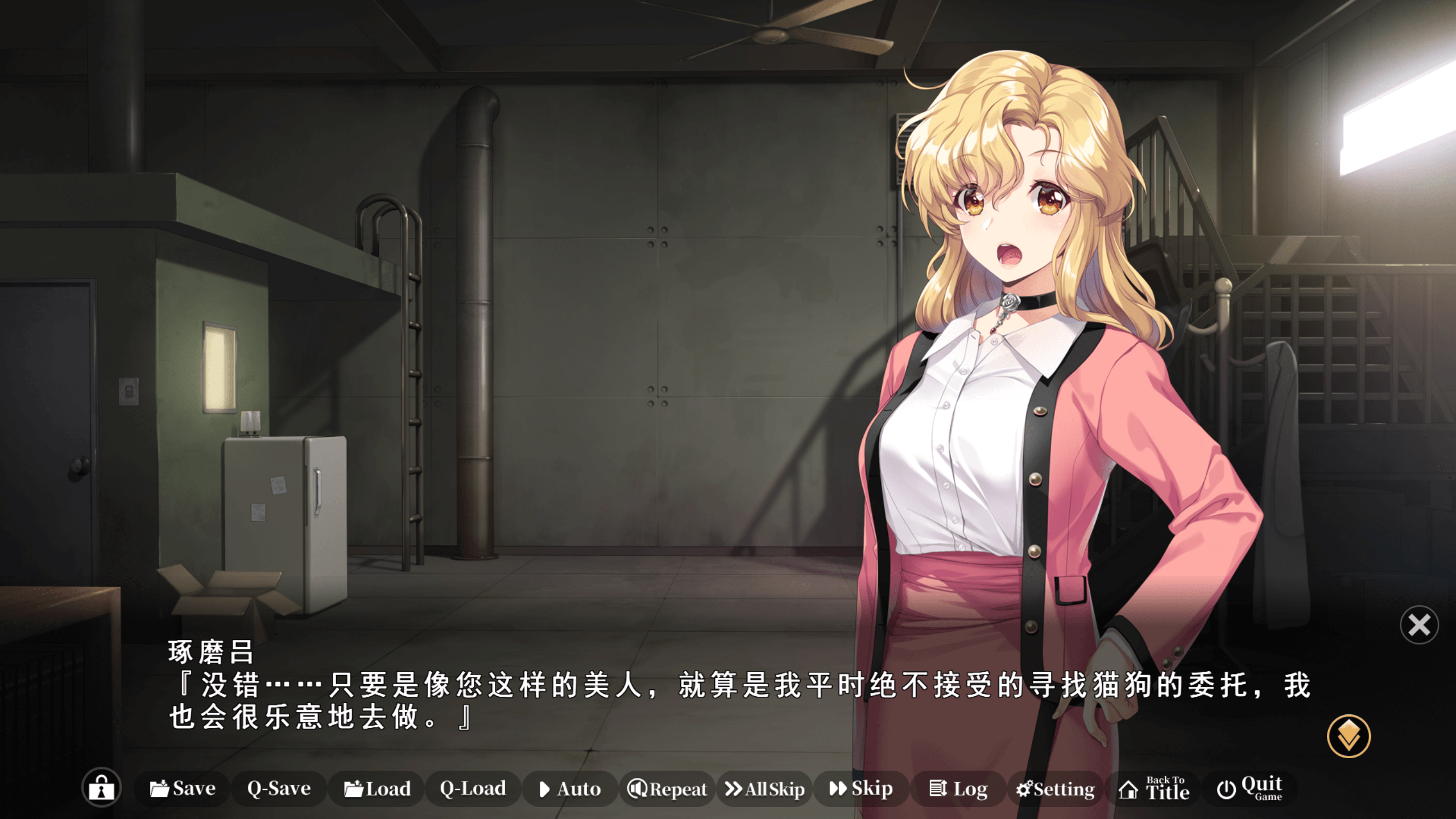Select the Save folder icon
The height and width of the screenshot is (819, 1456).
coord(161,789)
